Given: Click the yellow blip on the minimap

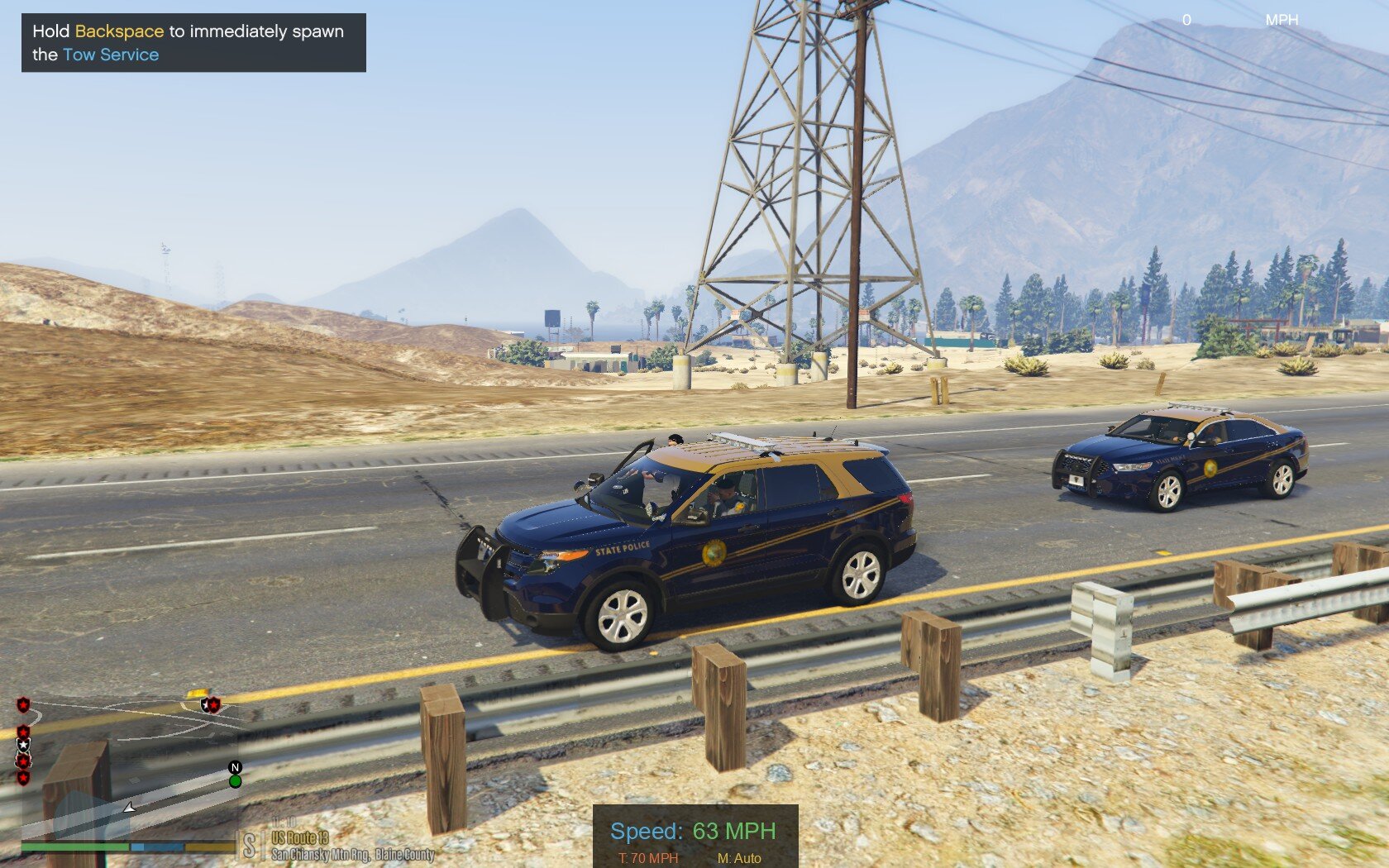Looking at the screenshot, I should coord(197,694).
